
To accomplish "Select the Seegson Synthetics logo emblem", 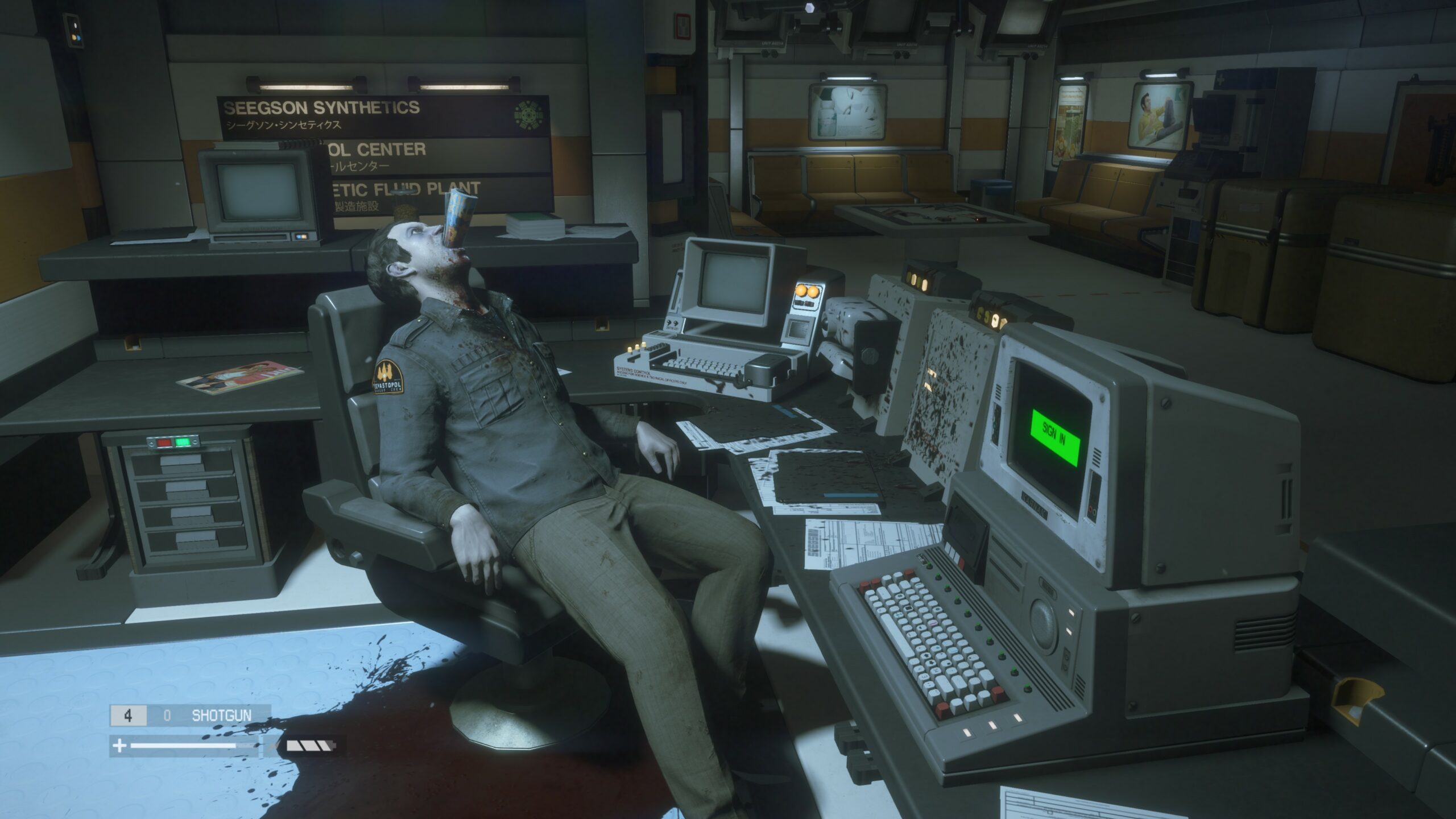I will [529, 117].
